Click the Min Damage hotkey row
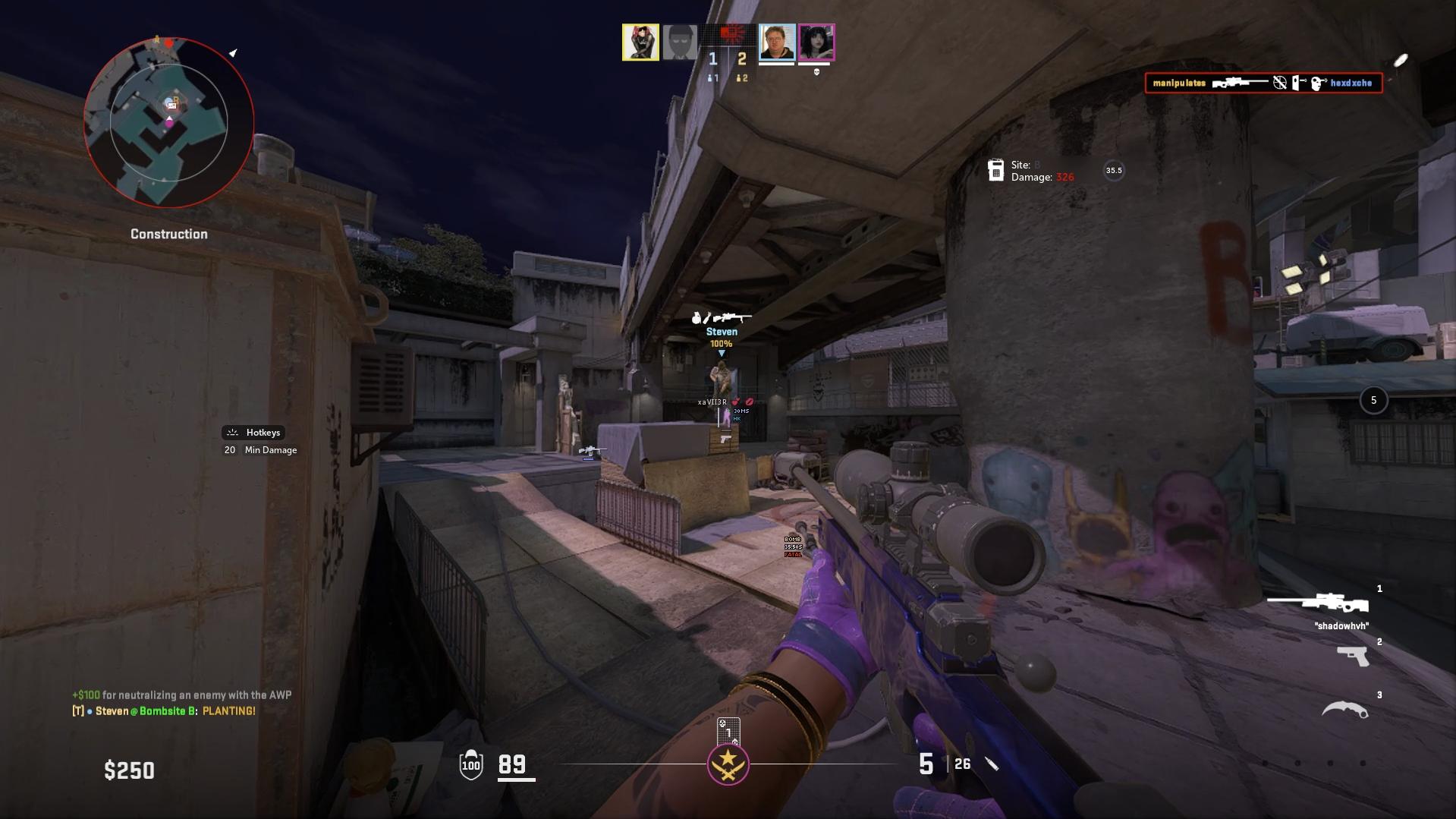Viewport: 1456px width, 819px height. (x=261, y=450)
